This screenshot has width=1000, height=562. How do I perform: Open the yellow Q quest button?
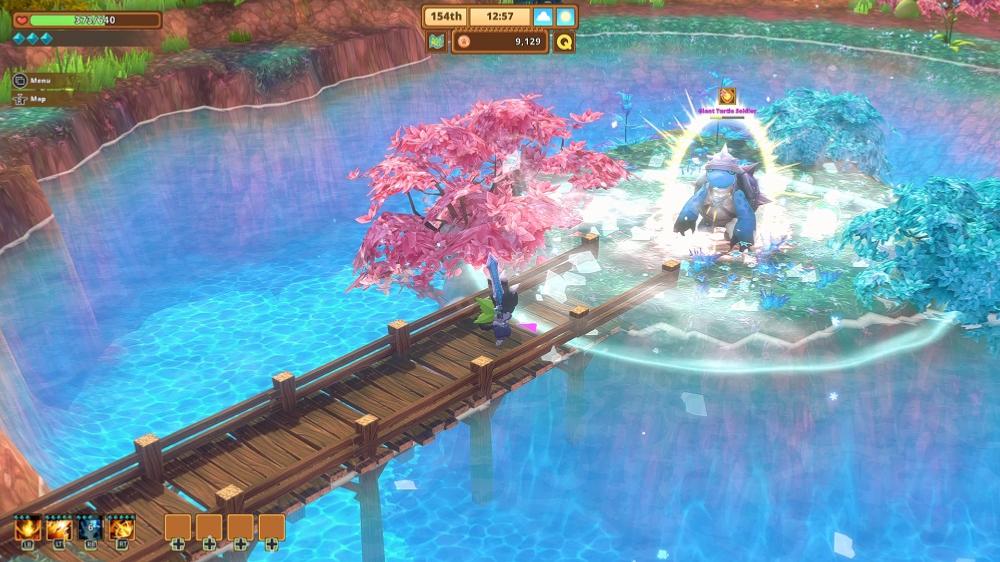click(564, 41)
